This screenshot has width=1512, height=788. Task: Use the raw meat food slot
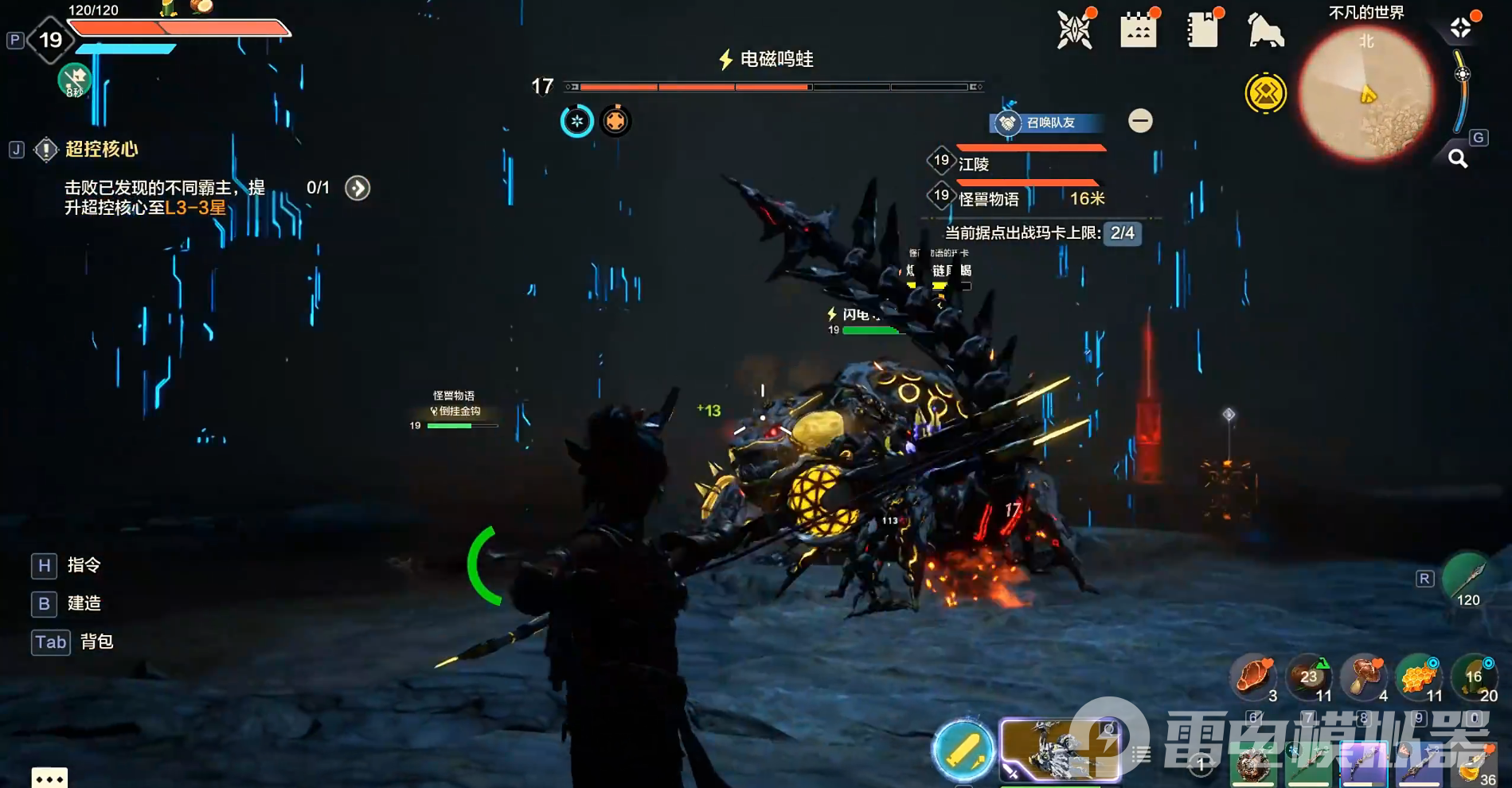tap(1253, 677)
